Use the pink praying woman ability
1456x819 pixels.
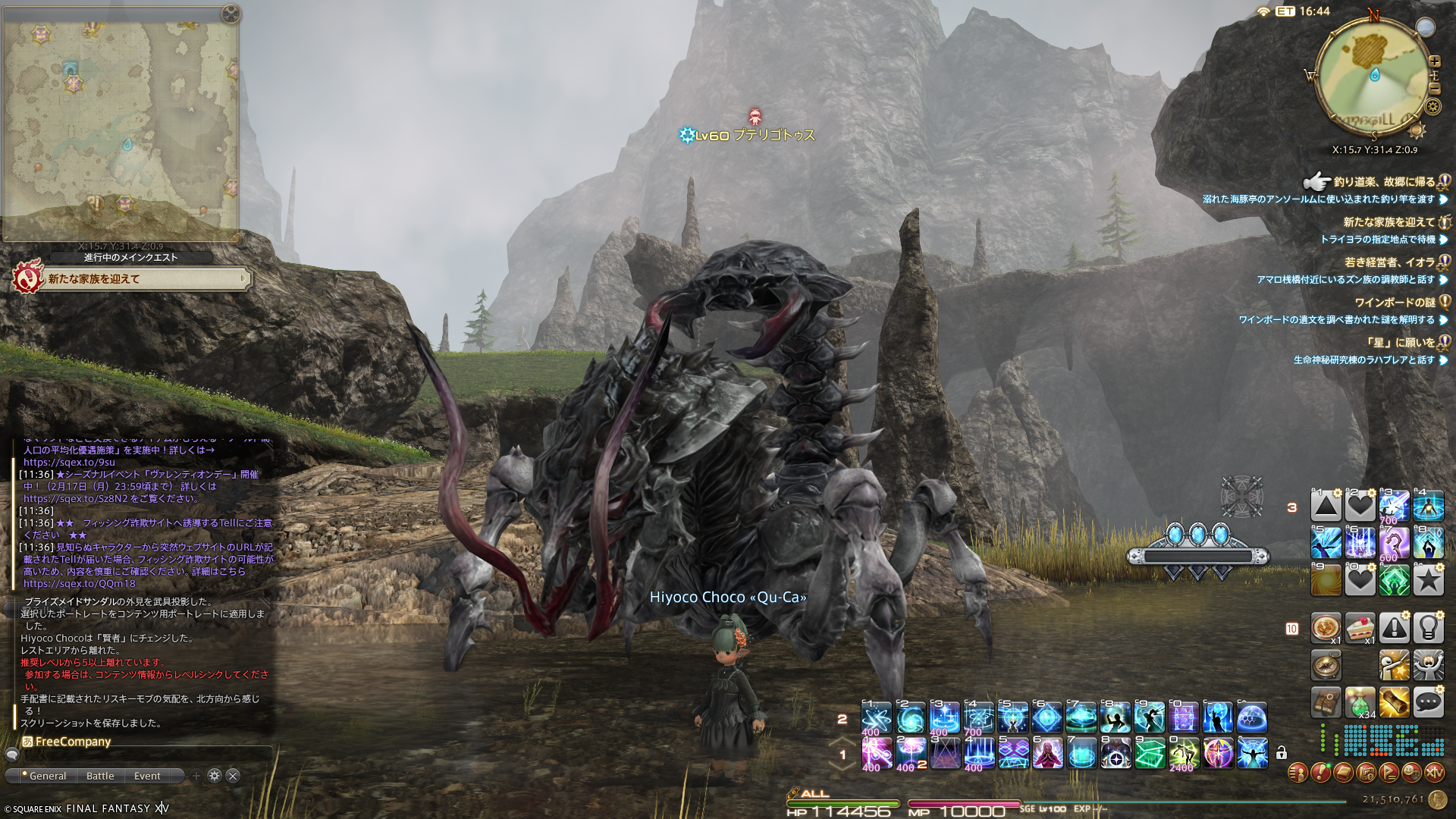tap(1047, 753)
